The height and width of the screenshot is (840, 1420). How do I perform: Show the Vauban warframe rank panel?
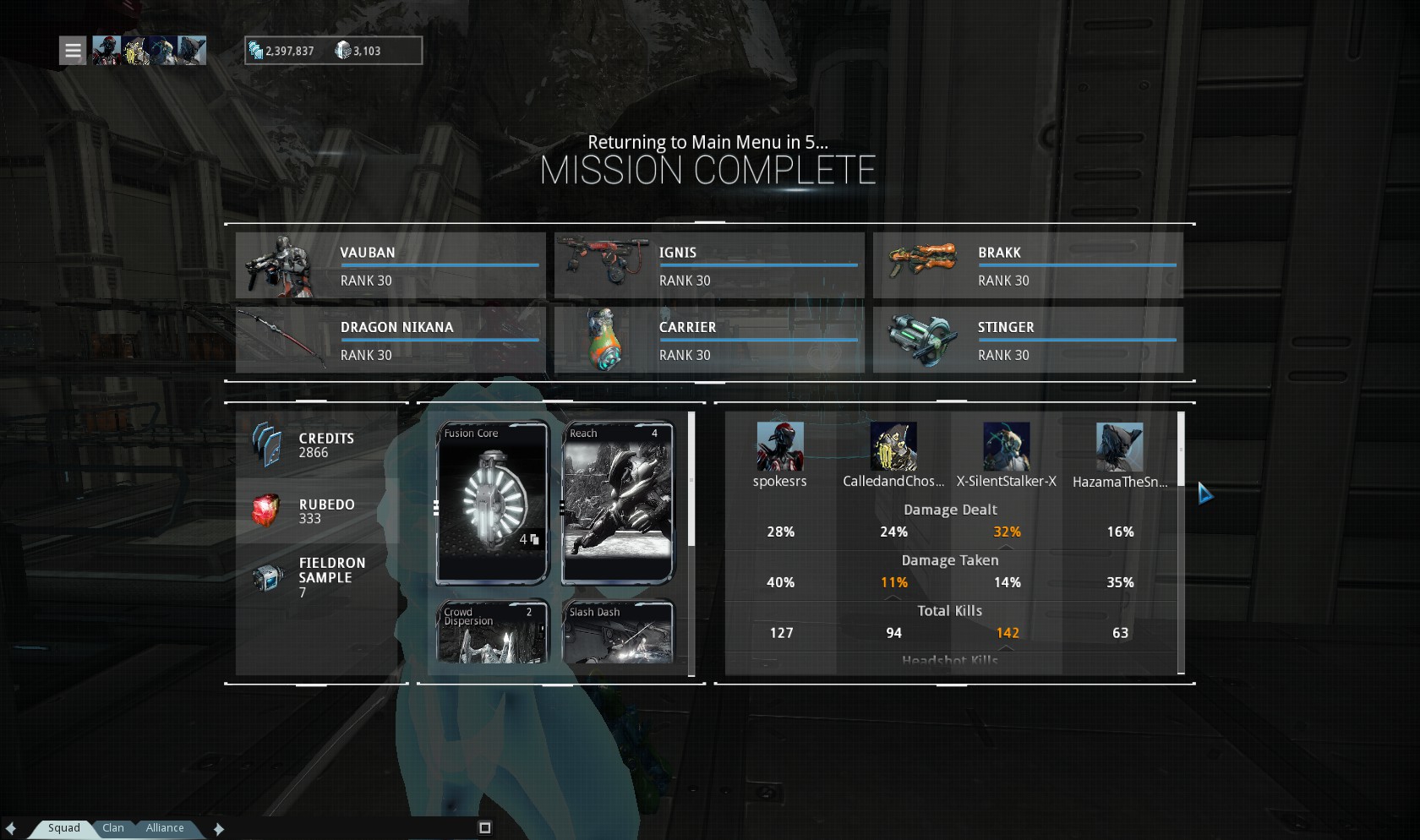[x=390, y=265]
